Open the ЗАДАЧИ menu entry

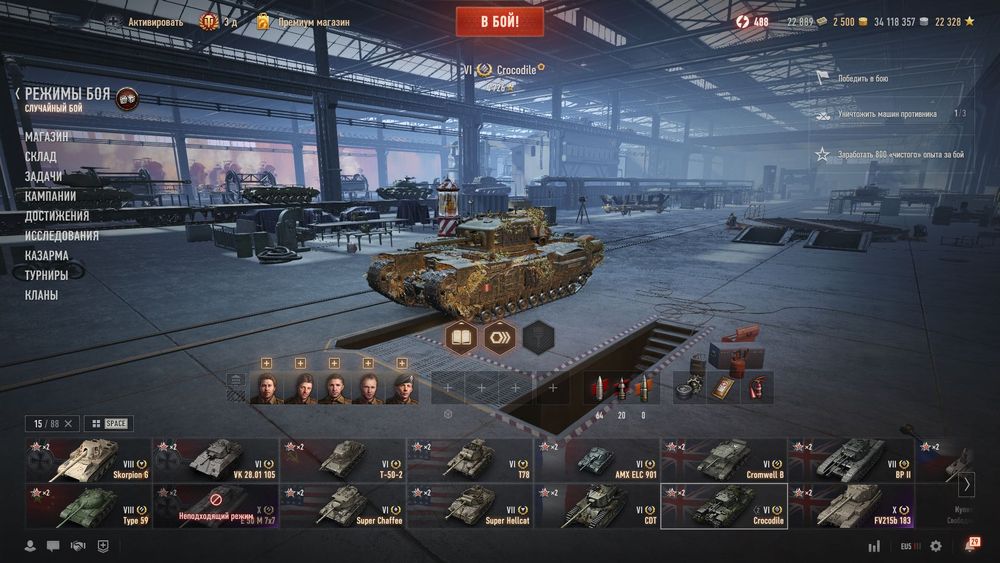point(44,176)
